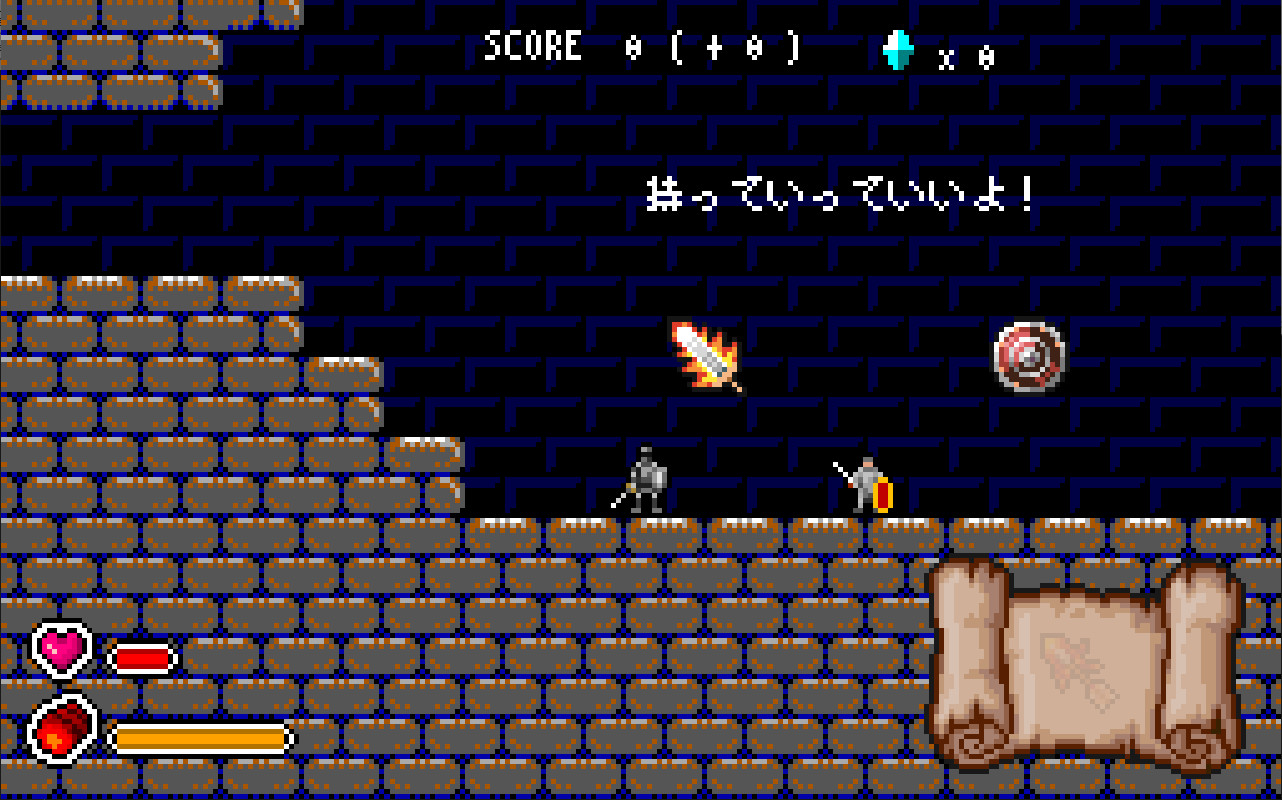Viewport: 1282px width, 800px height.
Task: Select the flaming sword pickup item
Action: (707, 357)
